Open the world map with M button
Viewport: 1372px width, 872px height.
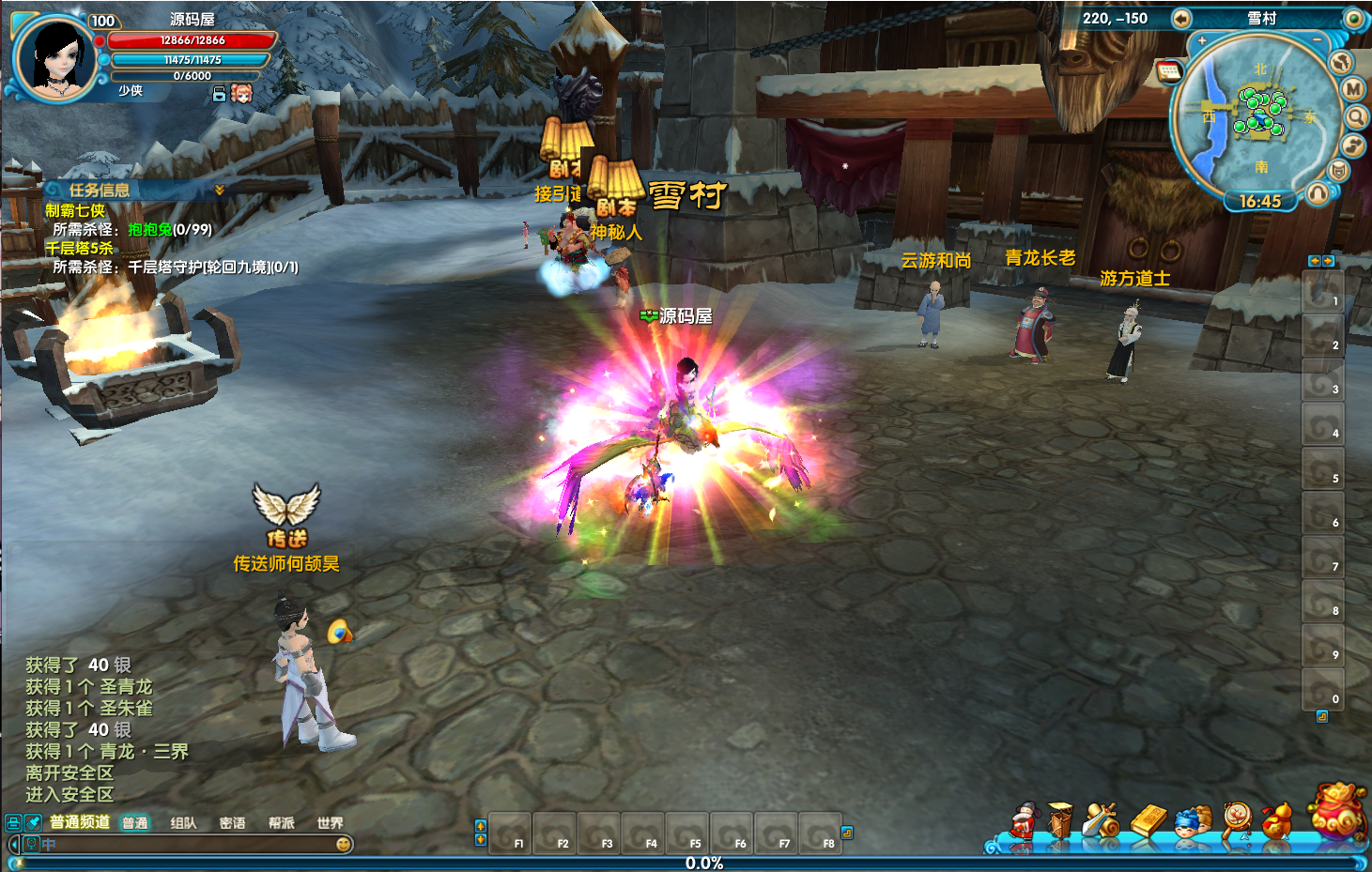click(x=1352, y=88)
